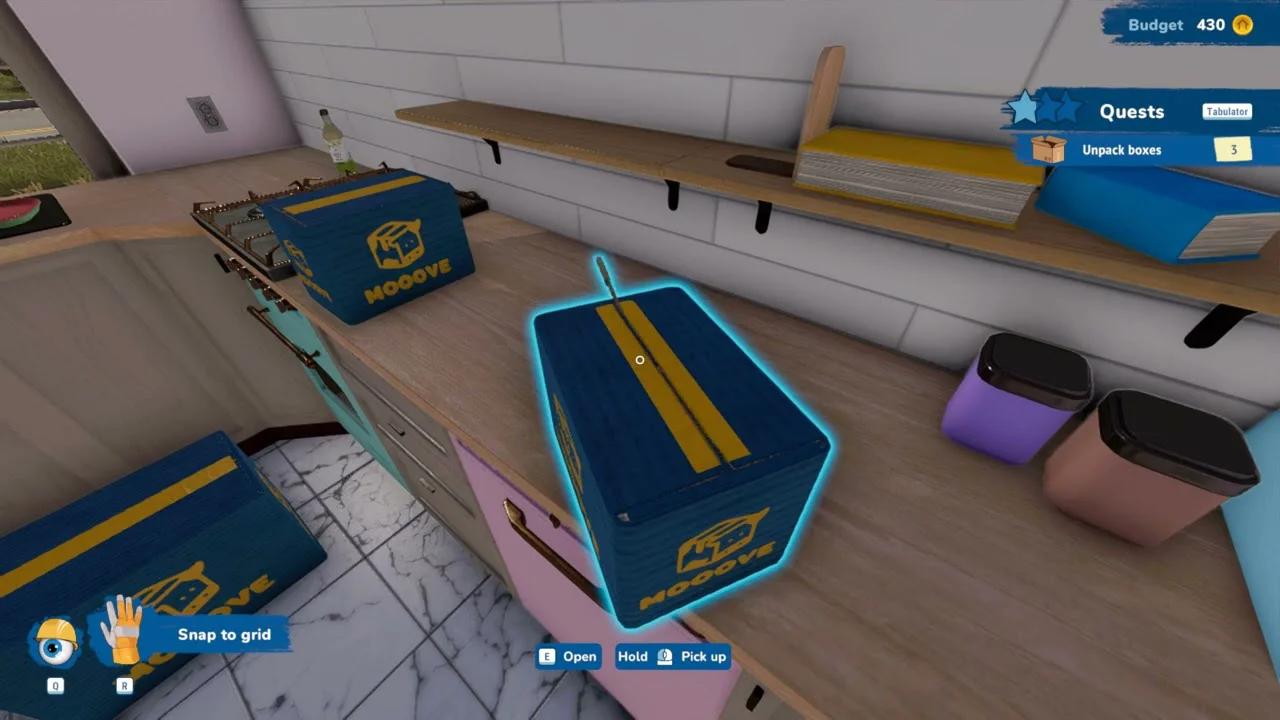
Task: Expand the Quests panel
Action: point(1131,112)
